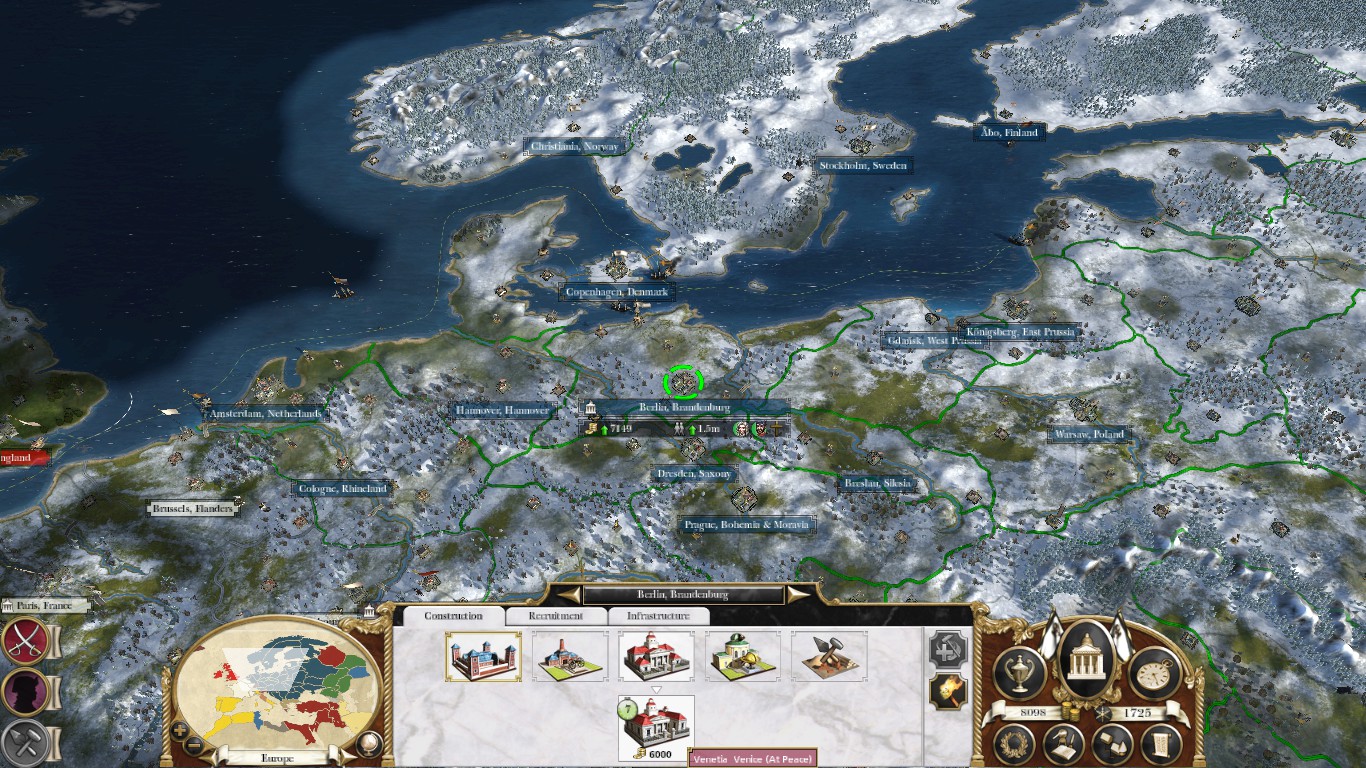Switch to the Recruitment tab
Viewport: 1366px width, 768px height.
[x=556, y=617]
